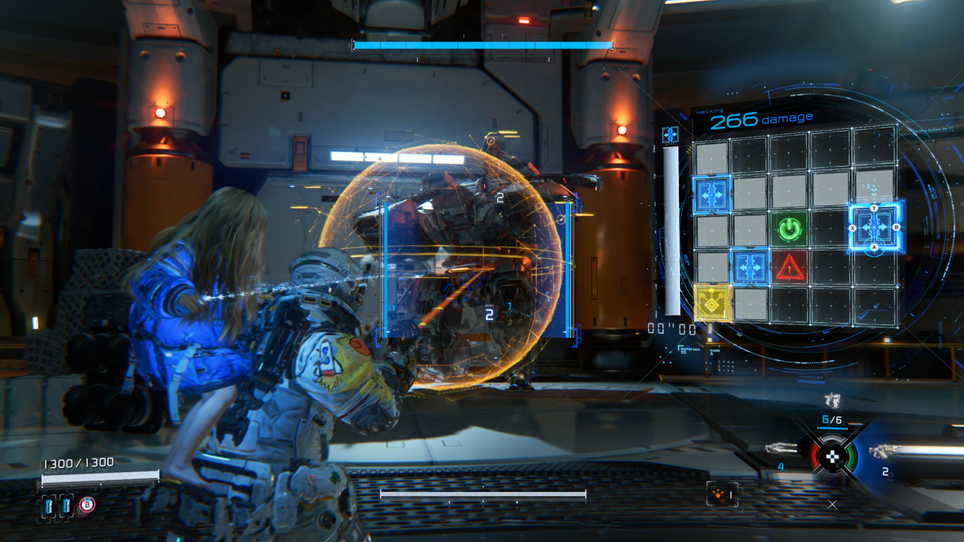Select the orange paw item slot
Image resolution: width=964 pixels, height=542 pixels.
[722, 494]
